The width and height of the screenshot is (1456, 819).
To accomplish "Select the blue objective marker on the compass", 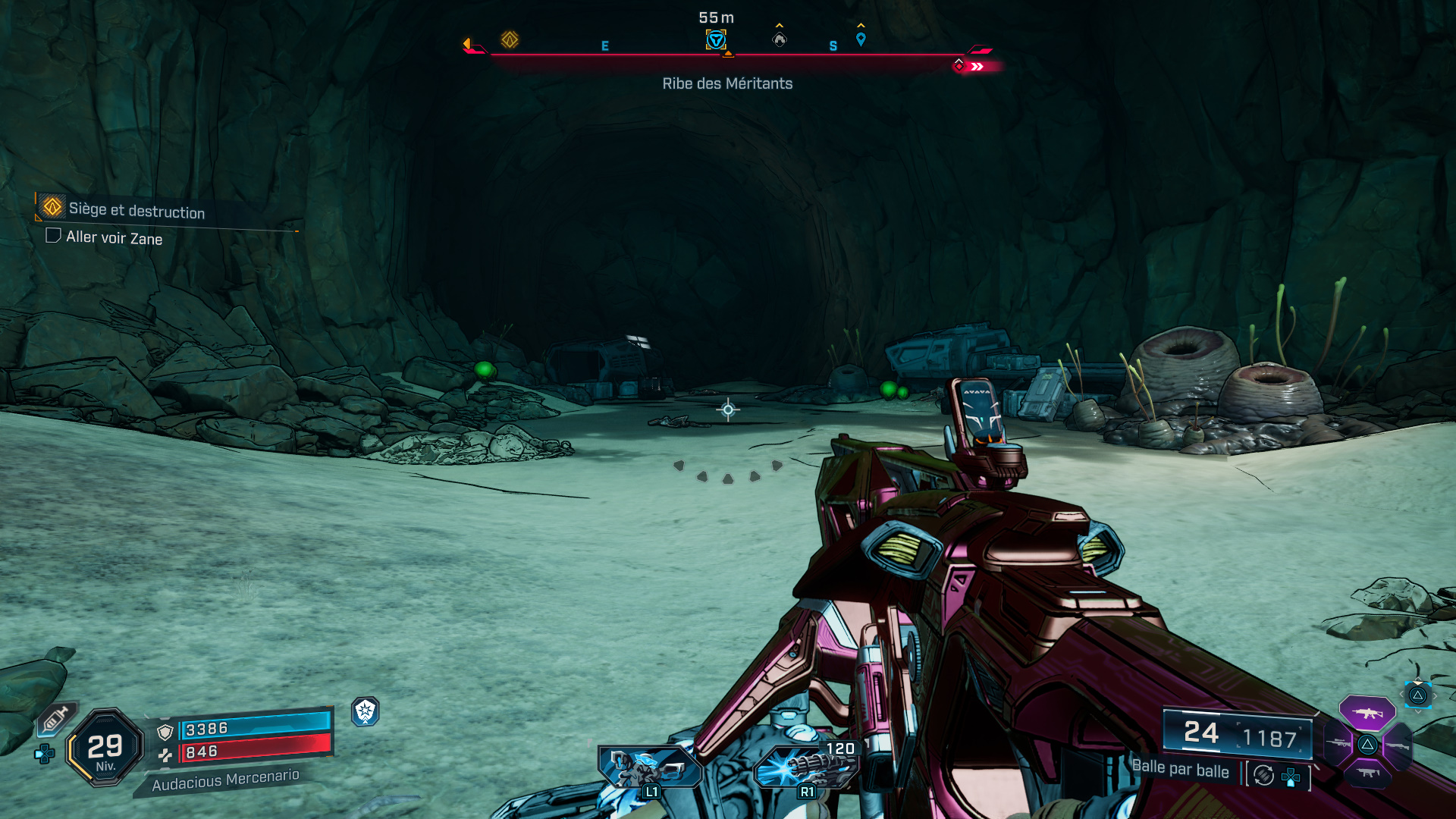I will (x=716, y=39).
